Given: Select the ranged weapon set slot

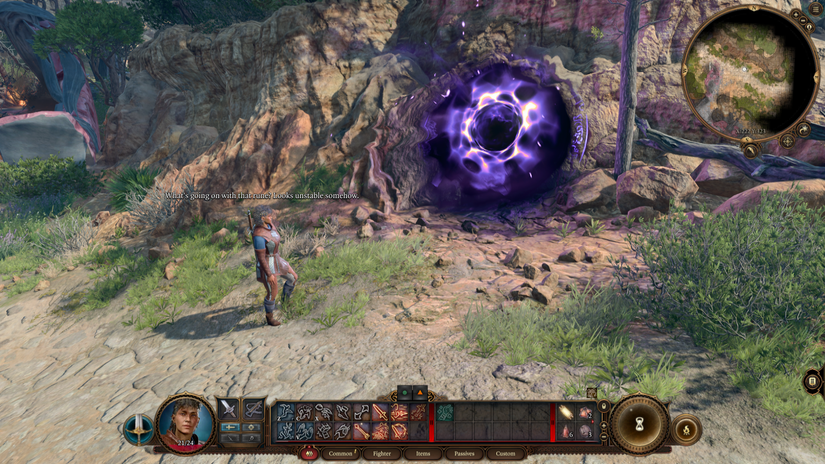Looking at the screenshot, I should 253,408.
